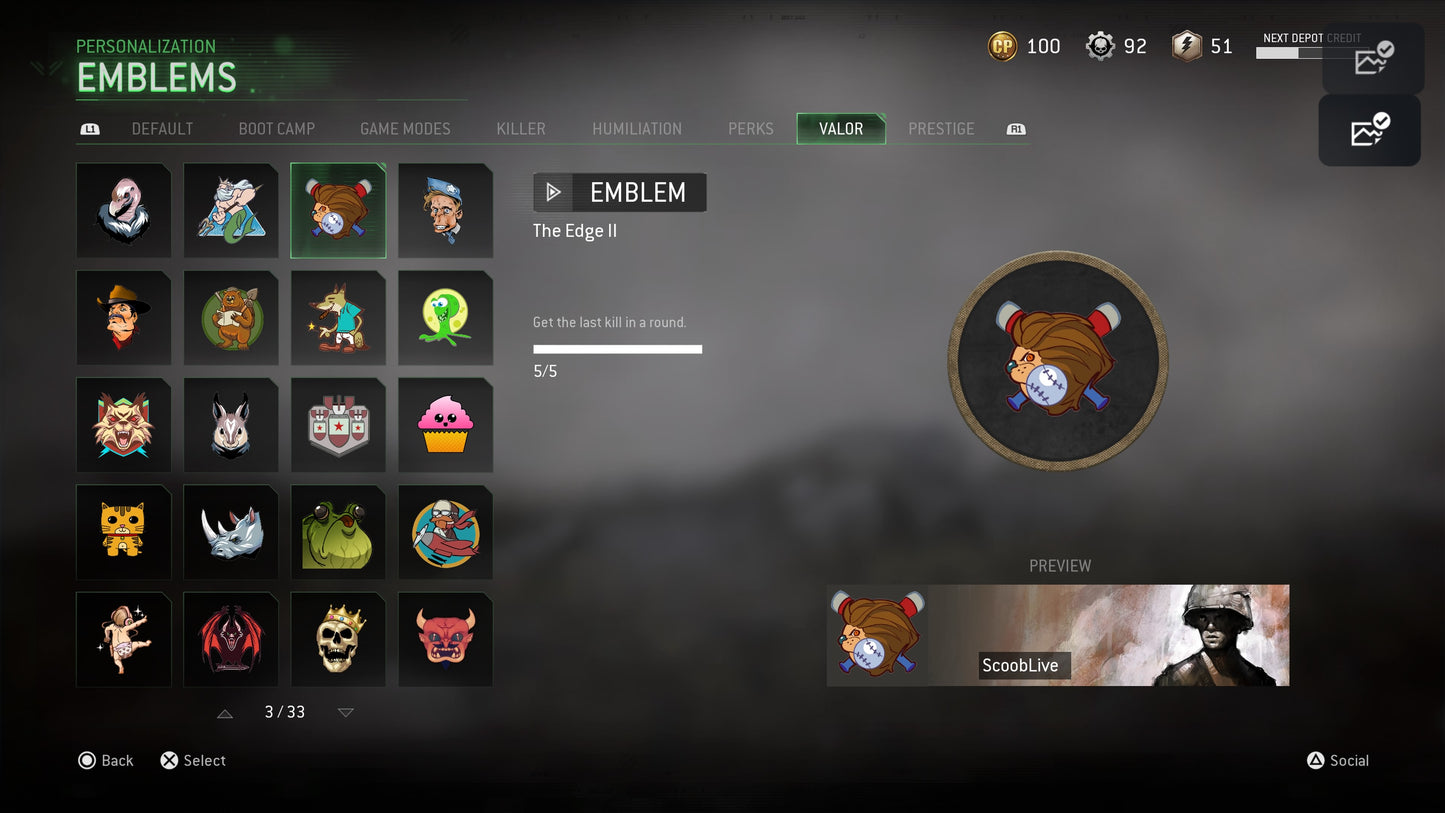Select the sparkling fox emblem
Screen dimensions: 1445x813
tap(338, 317)
